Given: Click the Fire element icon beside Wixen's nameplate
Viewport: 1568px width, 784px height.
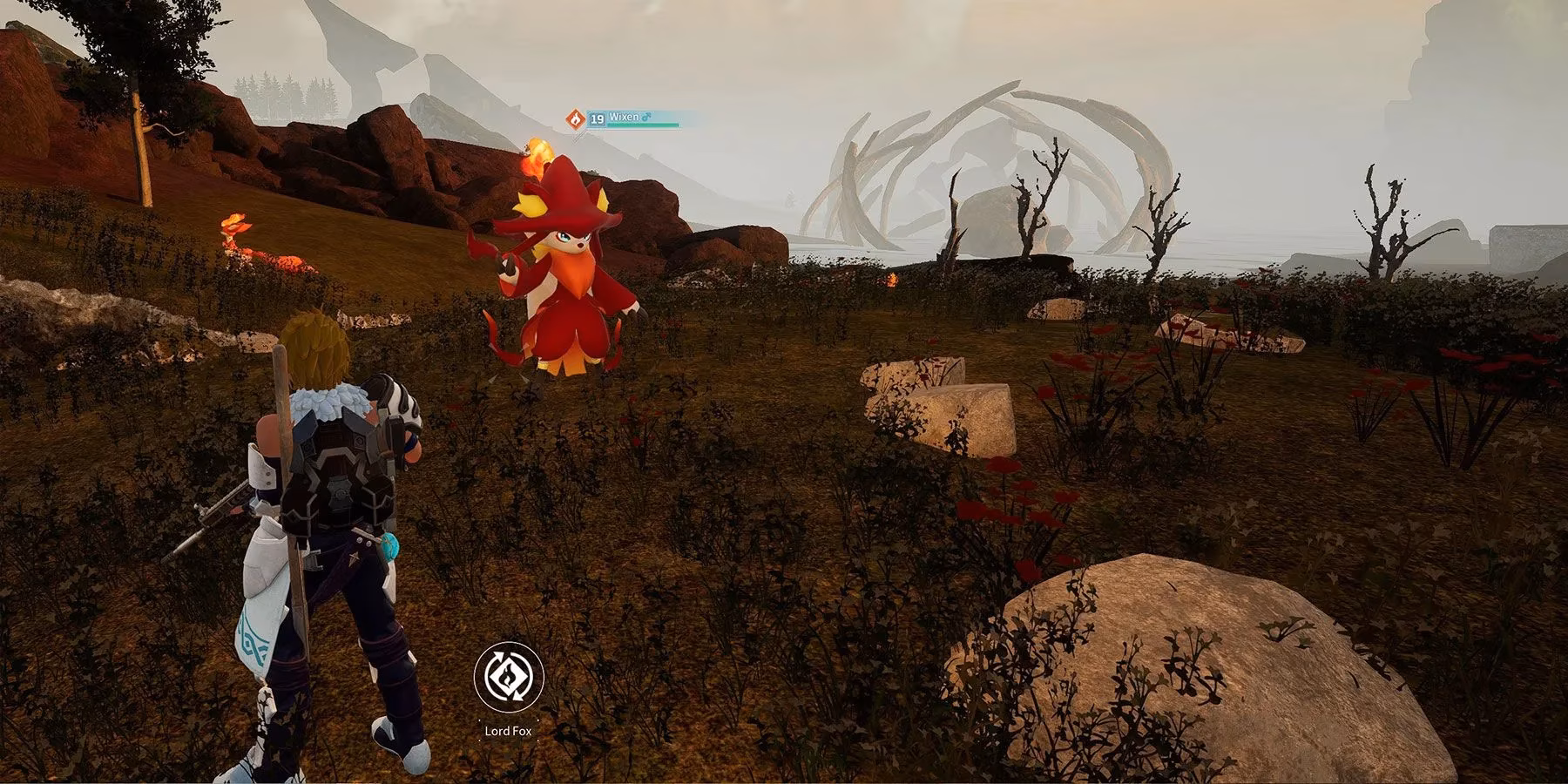Looking at the screenshot, I should point(576,118).
